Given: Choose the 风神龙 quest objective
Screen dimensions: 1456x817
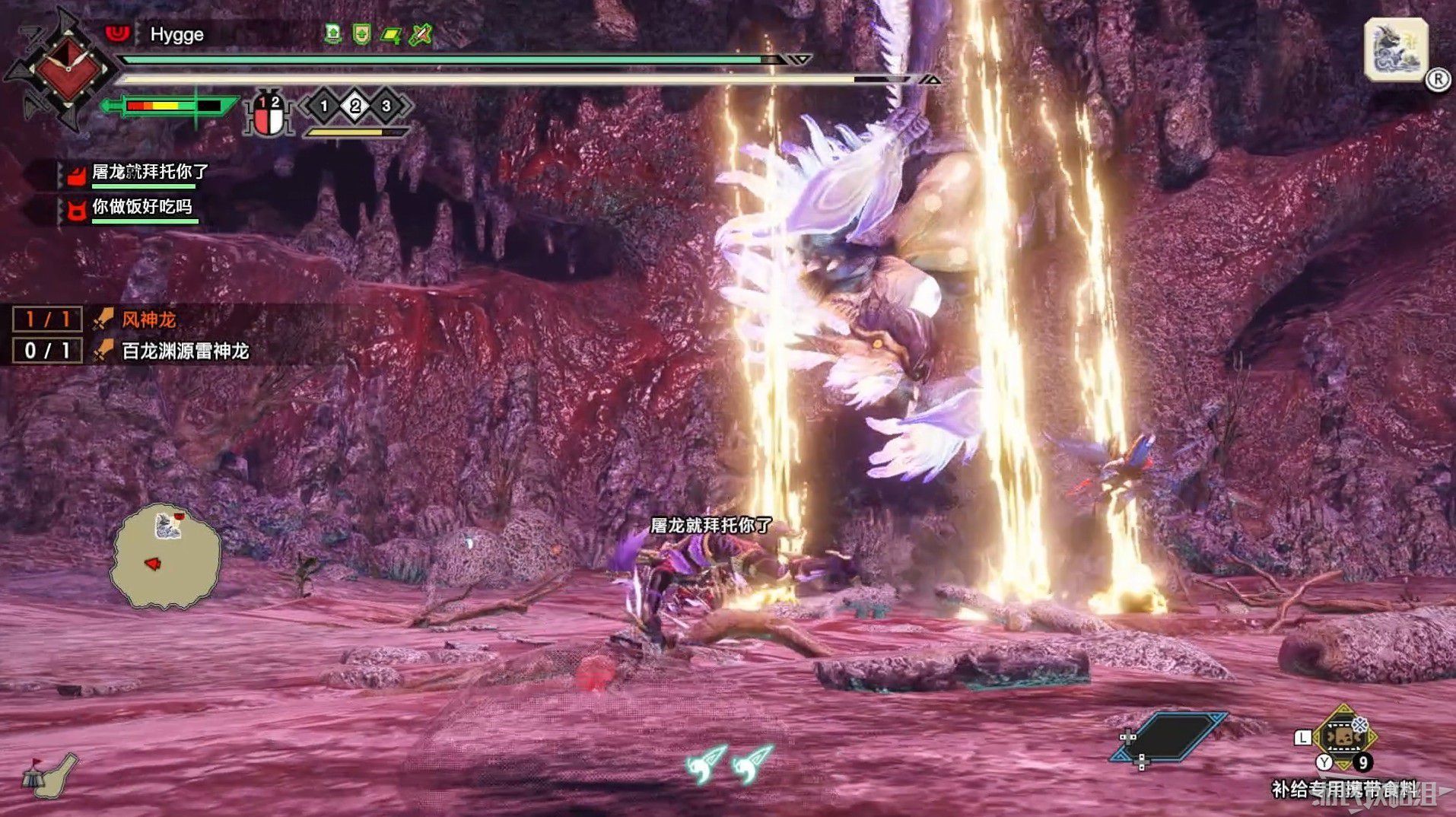Looking at the screenshot, I should (x=148, y=319).
